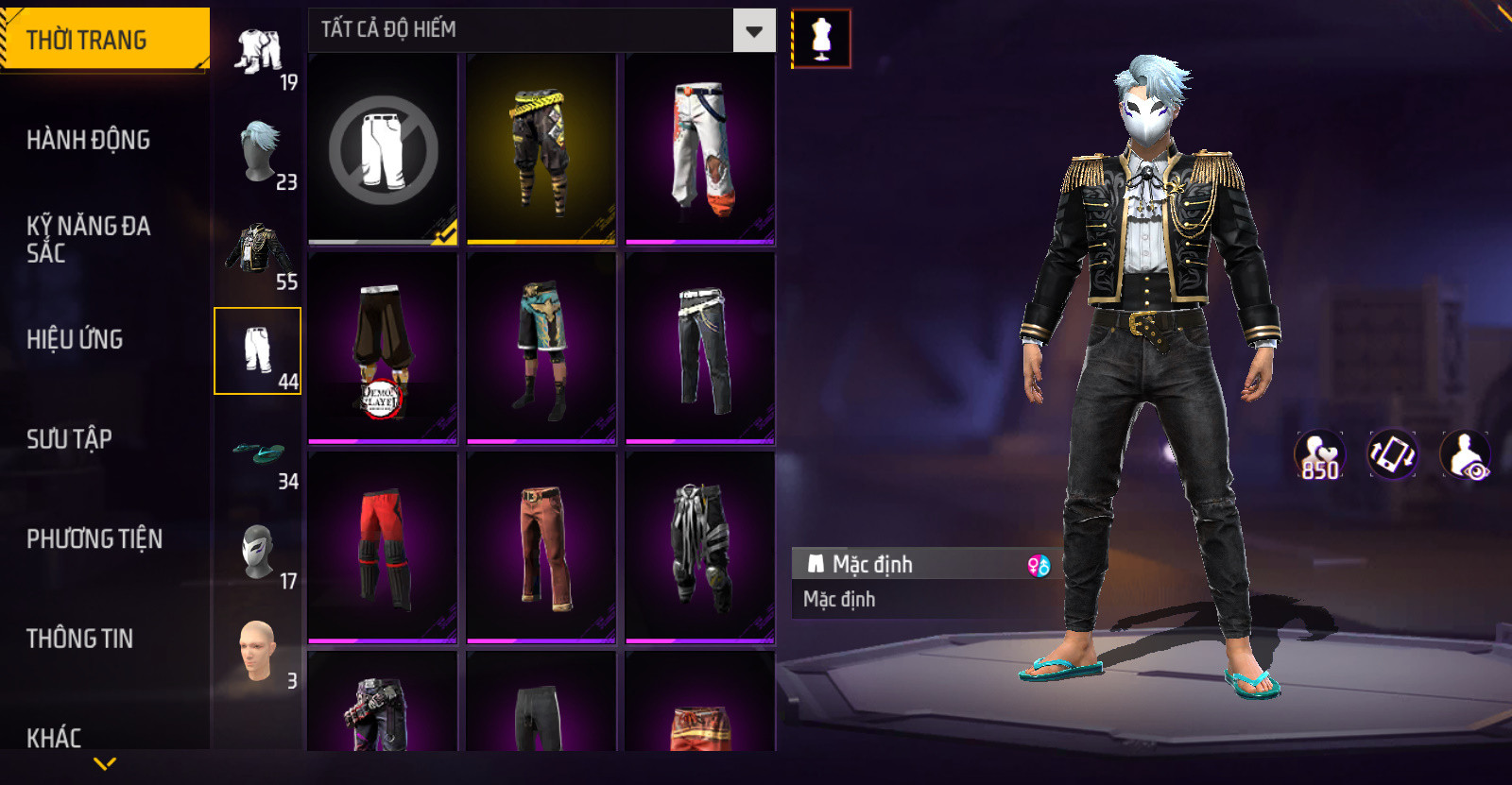This screenshot has width=1512, height=785.
Task: Choose the hairstyle category icon
Action: click(258, 151)
